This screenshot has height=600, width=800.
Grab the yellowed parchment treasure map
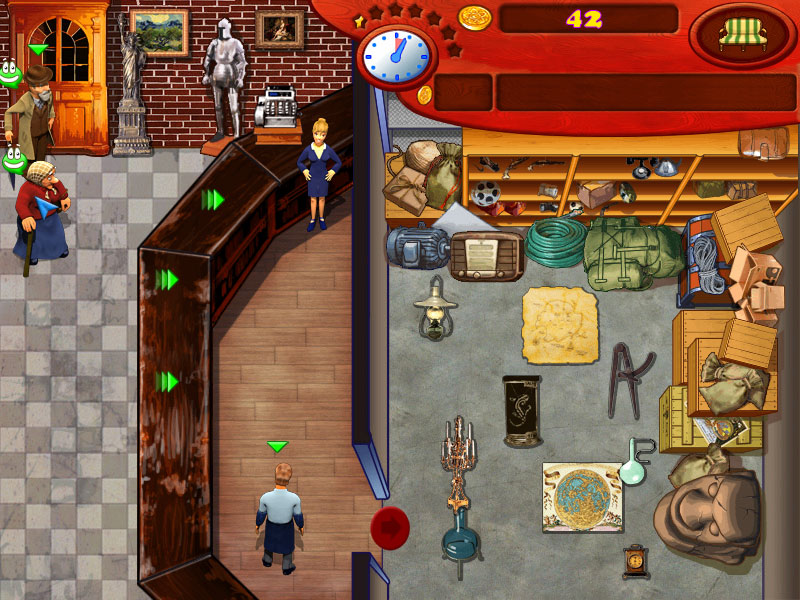point(559,325)
